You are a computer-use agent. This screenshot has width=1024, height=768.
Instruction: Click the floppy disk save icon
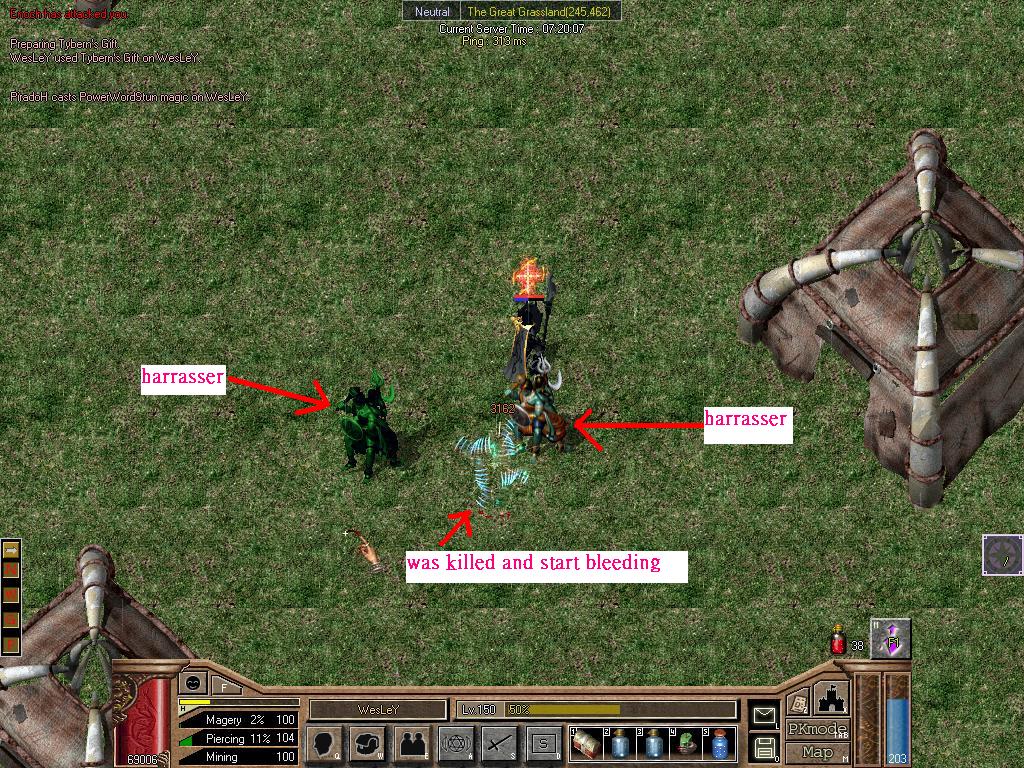[764, 746]
